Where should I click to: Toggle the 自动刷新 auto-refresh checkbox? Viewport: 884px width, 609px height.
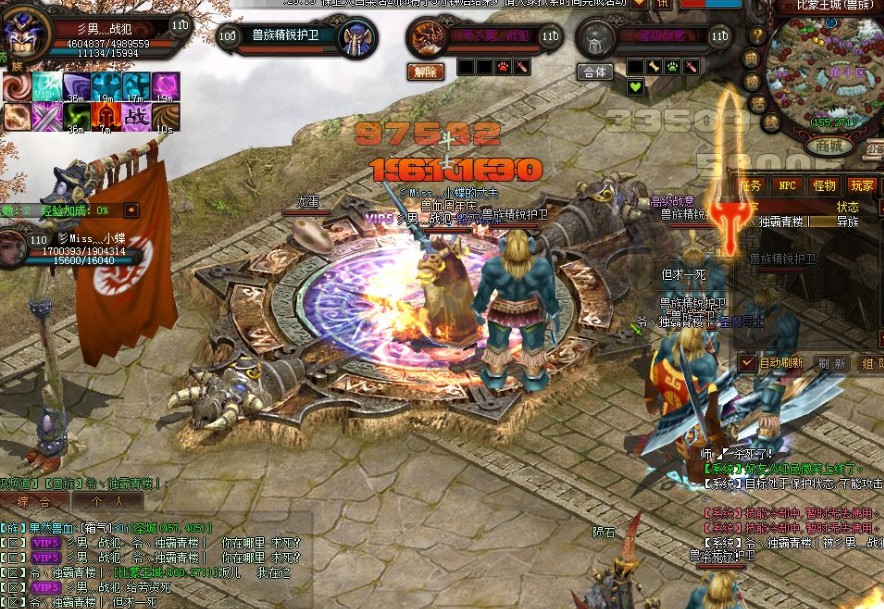click(x=747, y=362)
